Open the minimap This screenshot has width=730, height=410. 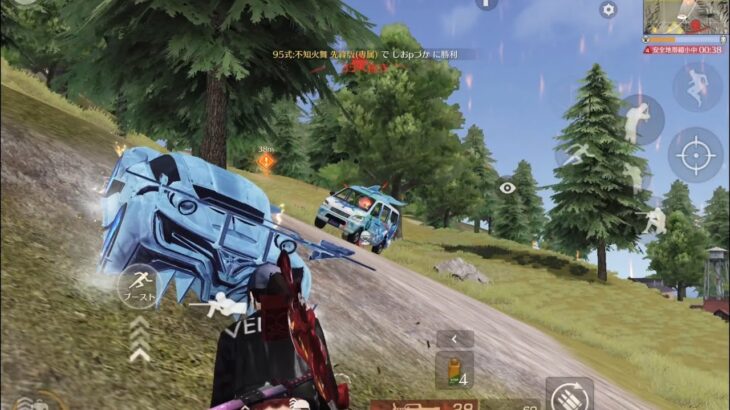click(685, 18)
